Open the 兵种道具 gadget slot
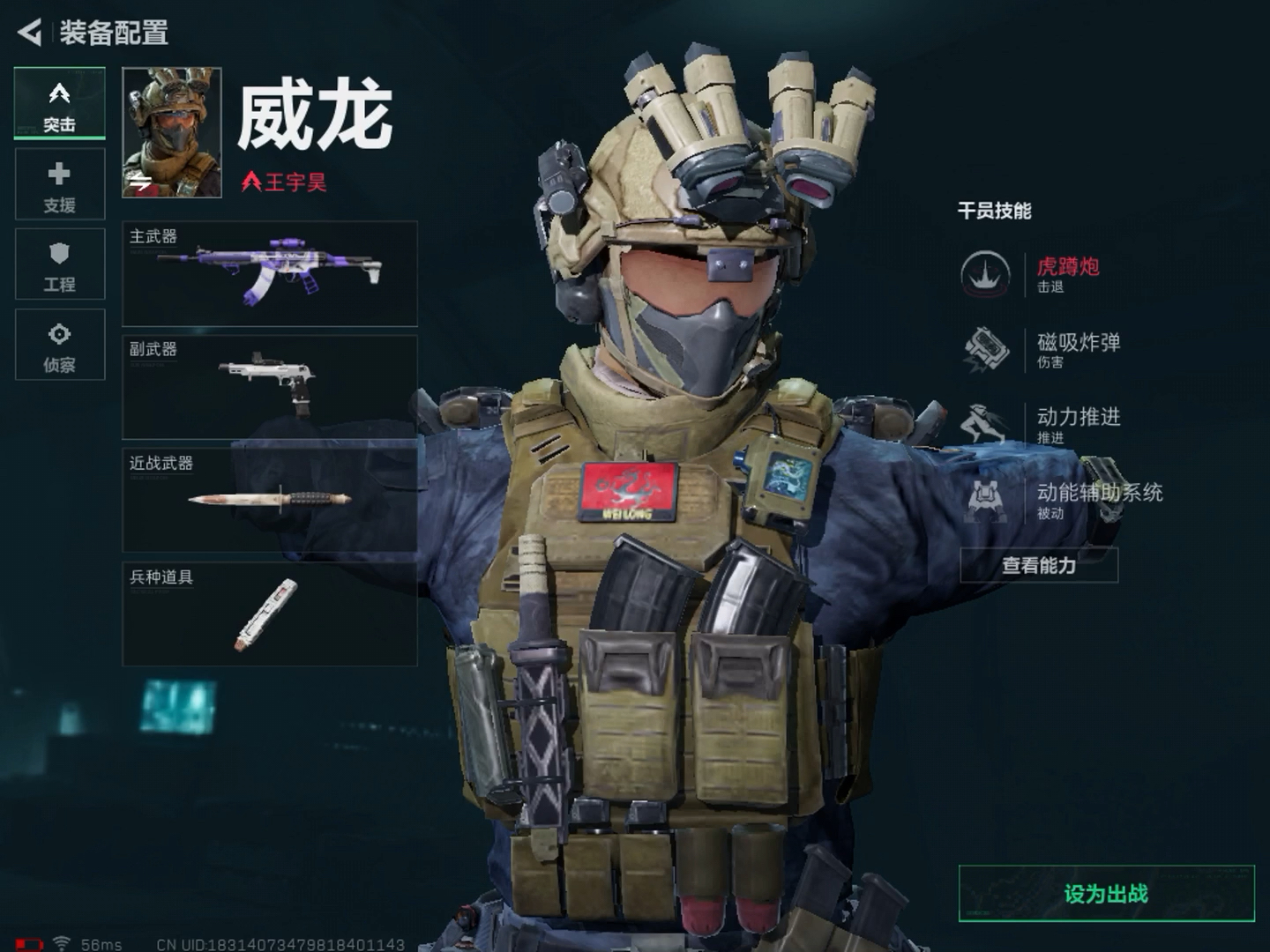This screenshot has height=952, width=1270. 270,614
